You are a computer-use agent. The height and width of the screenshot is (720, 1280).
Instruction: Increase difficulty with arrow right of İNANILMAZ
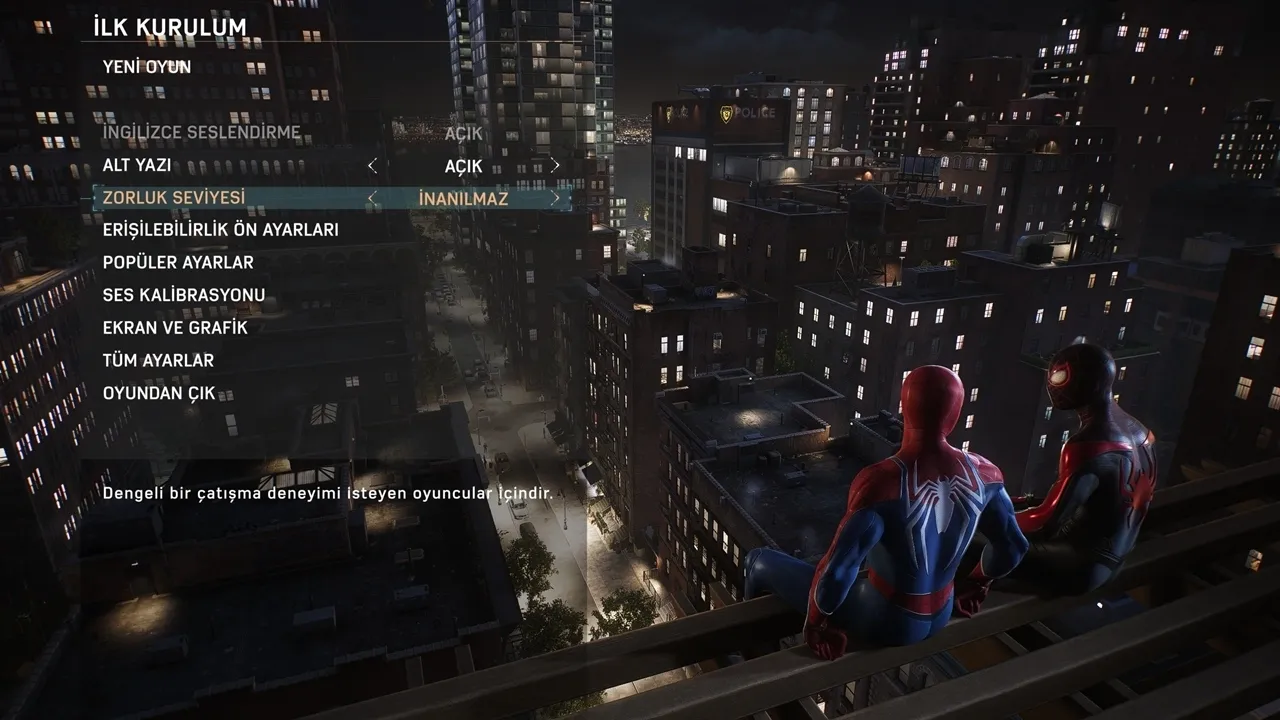tap(555, 198)
